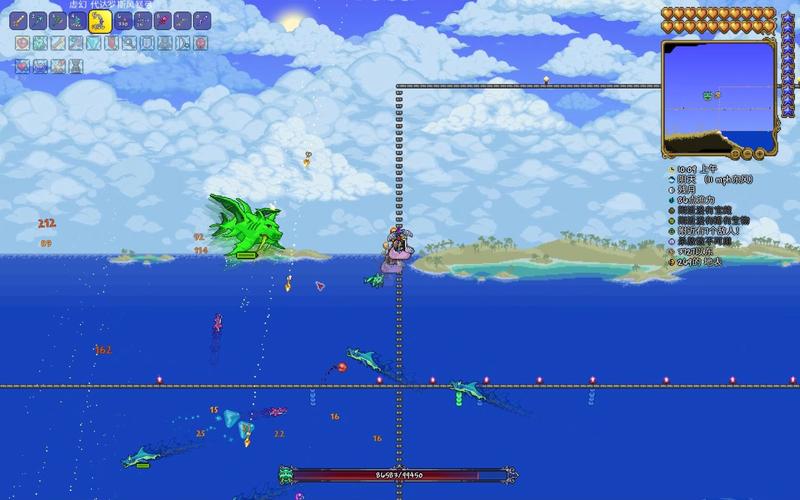Select the stacked item in hotbar slot 6
This screenshot has width=800, height=500.
pos(124,21)
